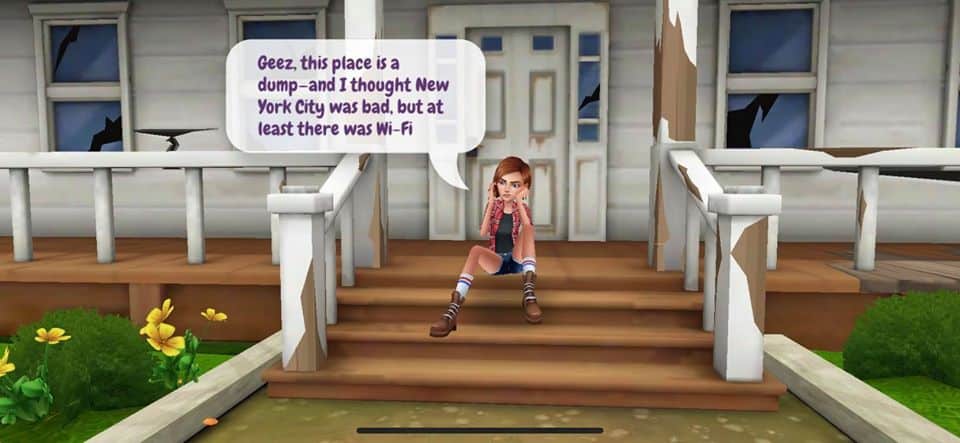Click the speech bubble to advance the dialogue
Screen dimensions: 960x443
[355, 96]
